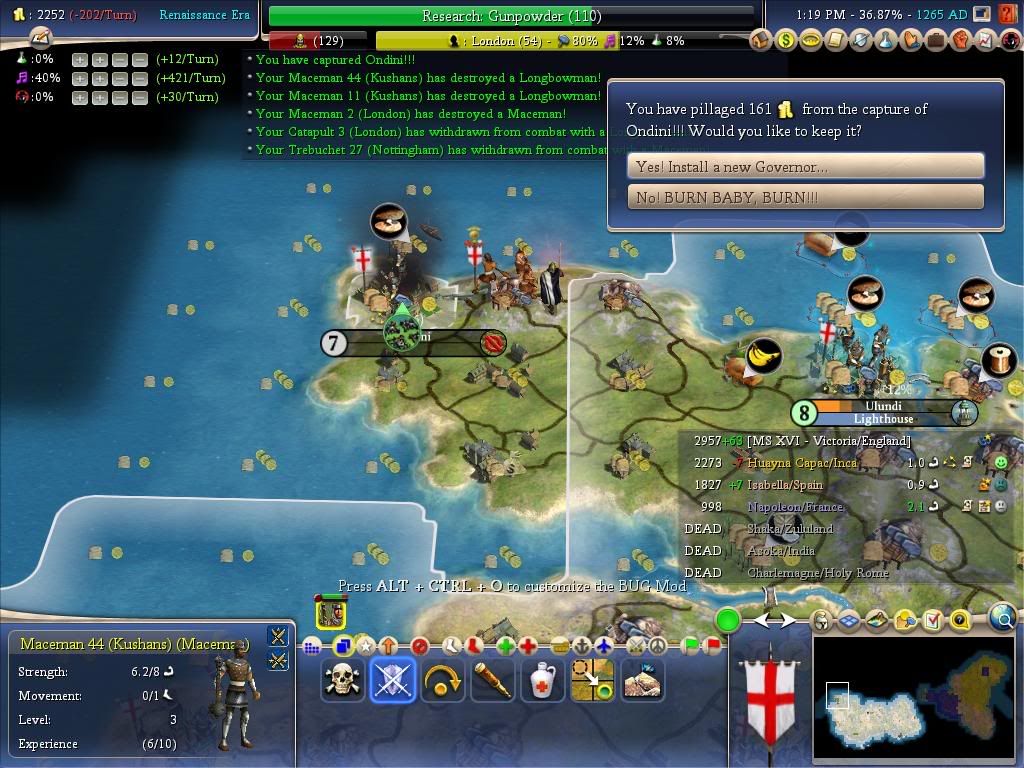Choose the go-to move mode action

point(592,680)
